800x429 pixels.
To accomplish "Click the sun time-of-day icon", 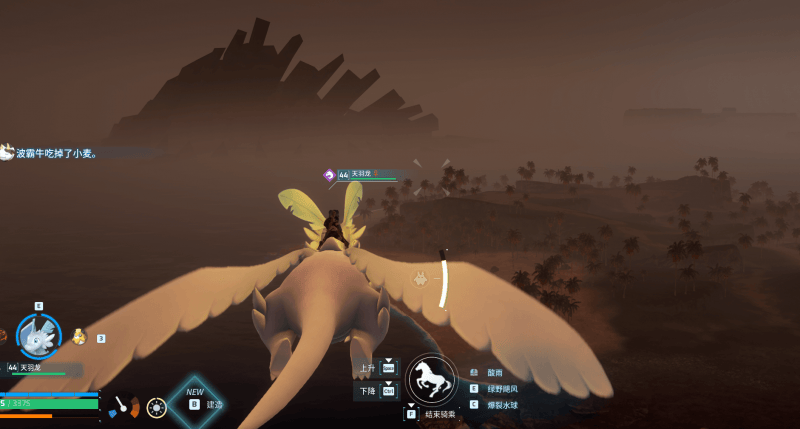I will [x=156, y=407].
